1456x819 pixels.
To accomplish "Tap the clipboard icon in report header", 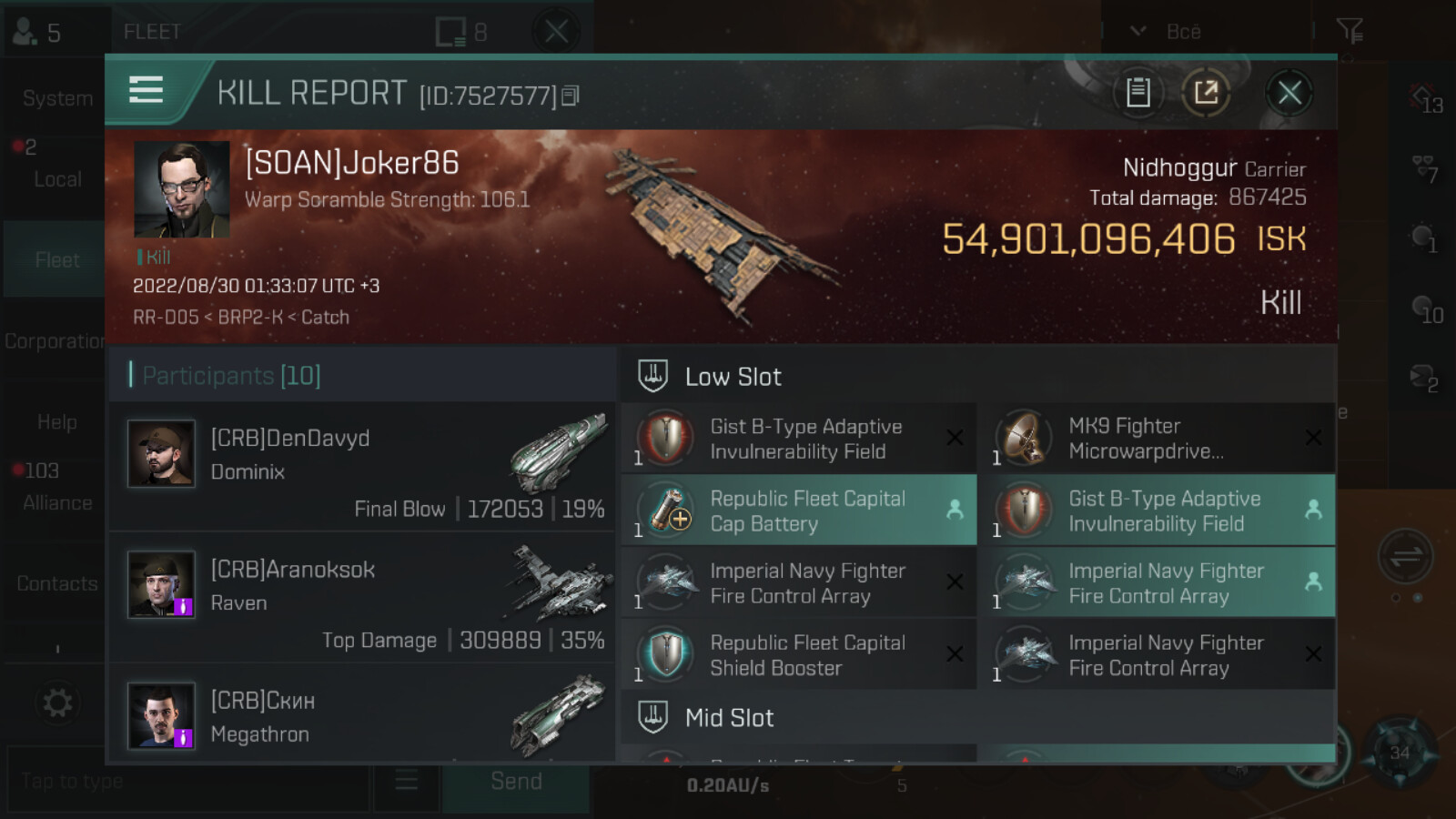I will (x=1137, y=93).
